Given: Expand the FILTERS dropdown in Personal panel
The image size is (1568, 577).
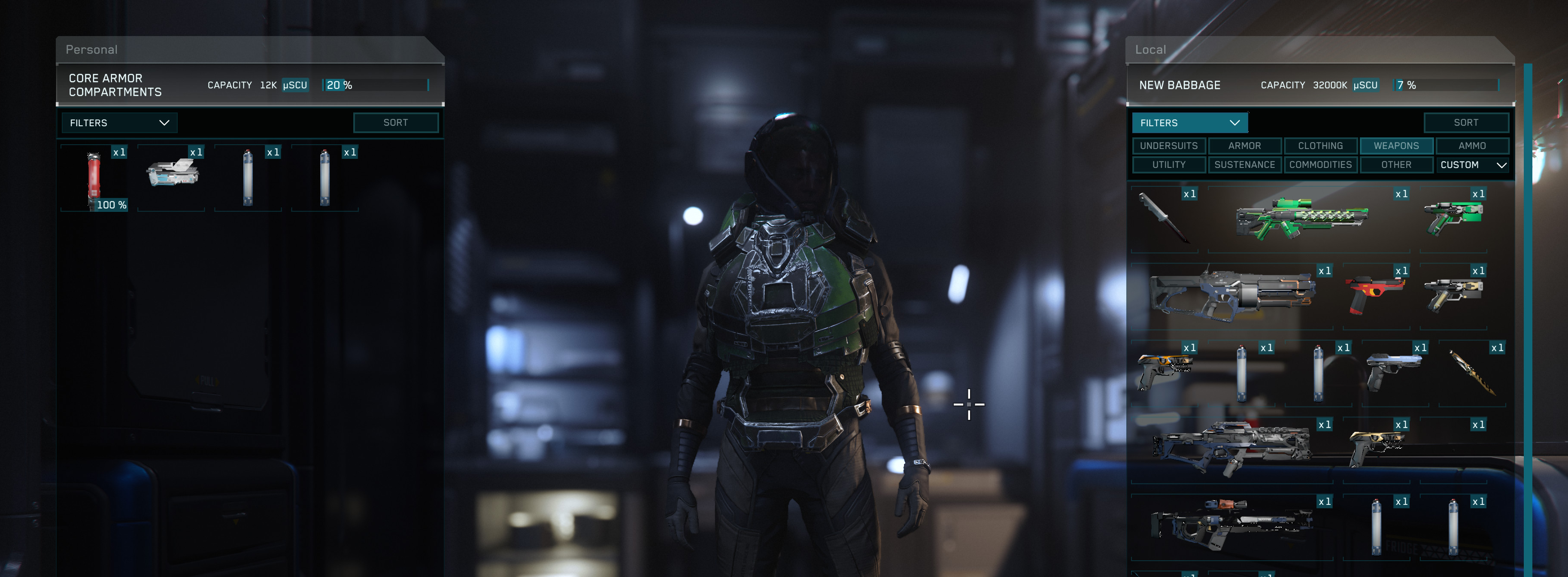Looking at the screenshot, I should tap(119, 122).
